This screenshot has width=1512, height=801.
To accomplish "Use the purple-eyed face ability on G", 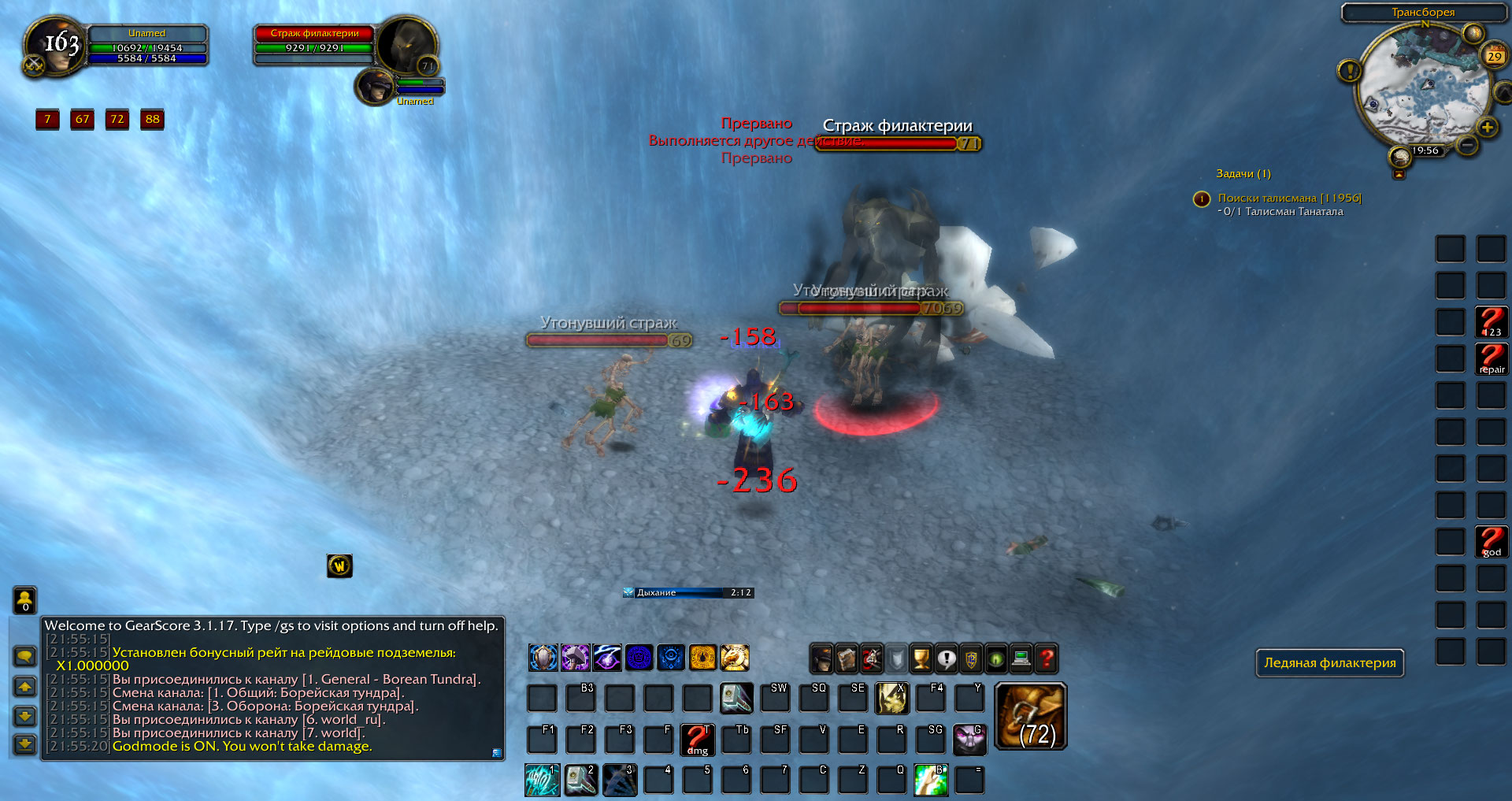I will [x=969, y=740].
